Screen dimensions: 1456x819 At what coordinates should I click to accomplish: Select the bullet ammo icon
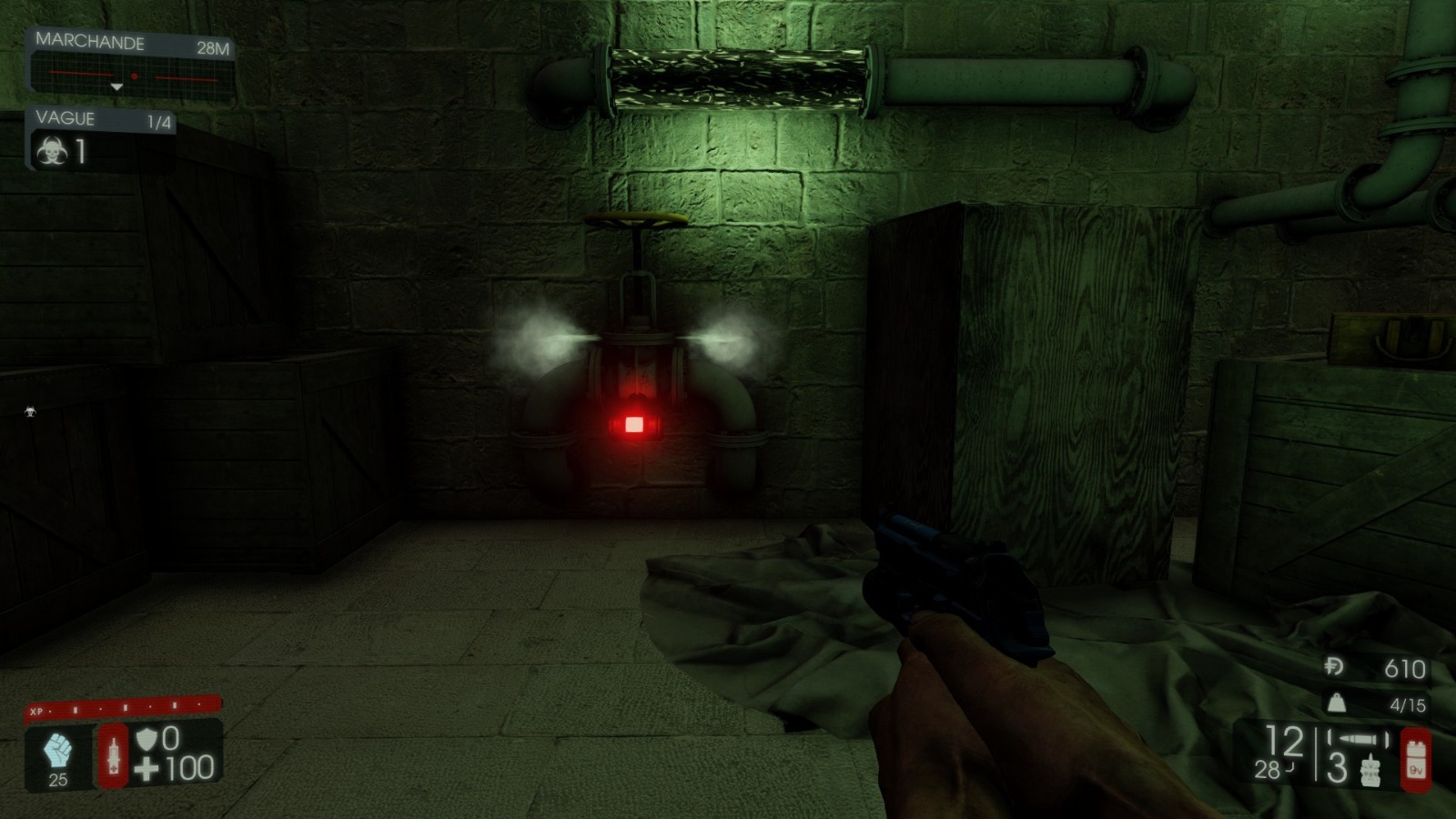pyautogui.click(x=1358, y=738)
